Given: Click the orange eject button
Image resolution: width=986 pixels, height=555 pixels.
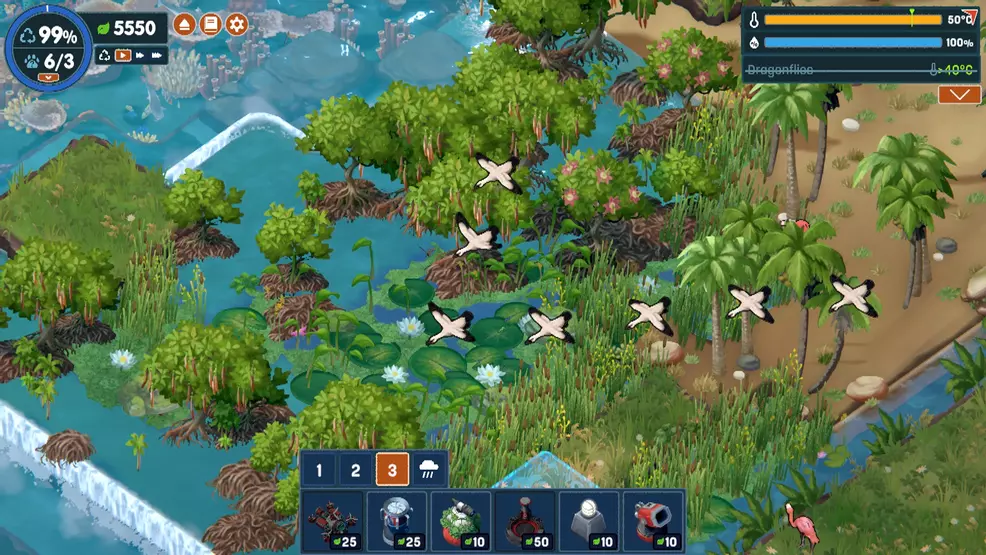Looking at the screenshot, I should 184,24.
